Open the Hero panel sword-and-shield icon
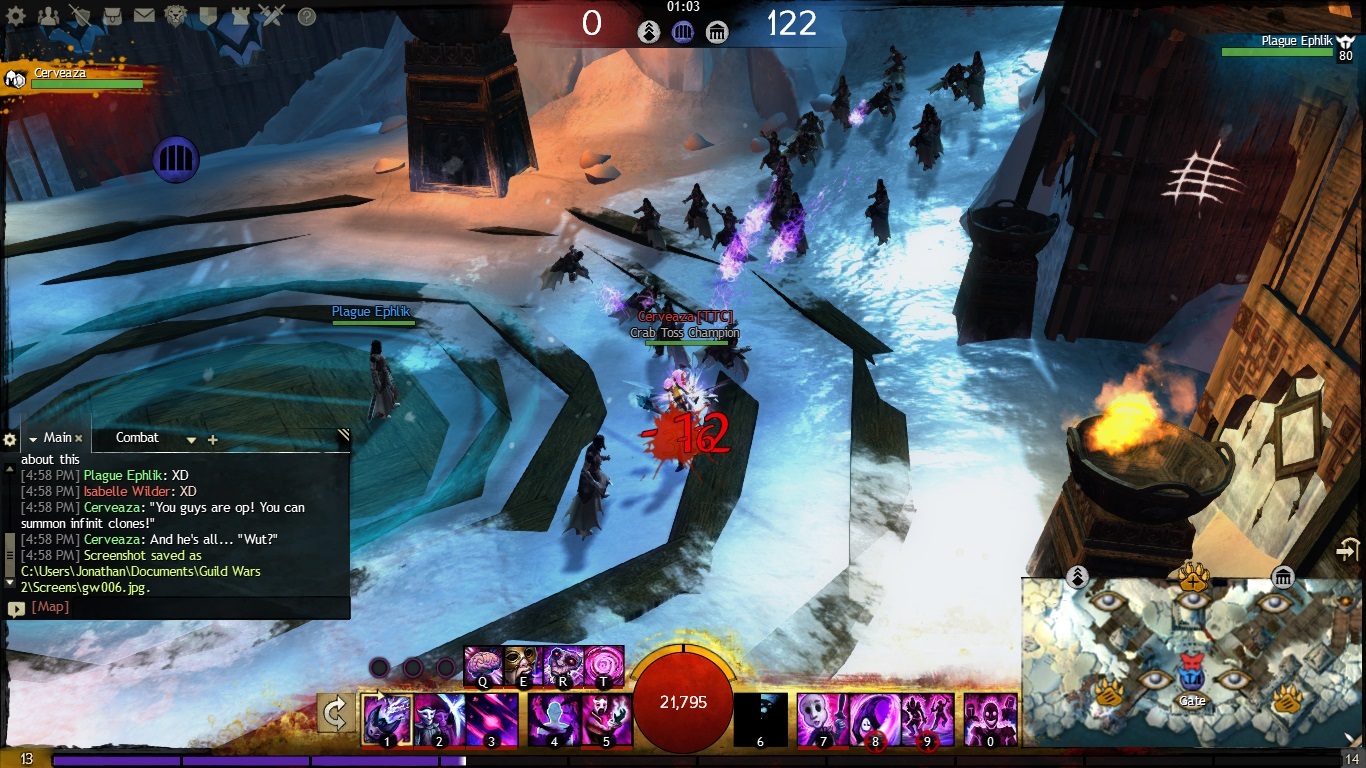This screenshot has width=1366, height=768. pos(81,16)
